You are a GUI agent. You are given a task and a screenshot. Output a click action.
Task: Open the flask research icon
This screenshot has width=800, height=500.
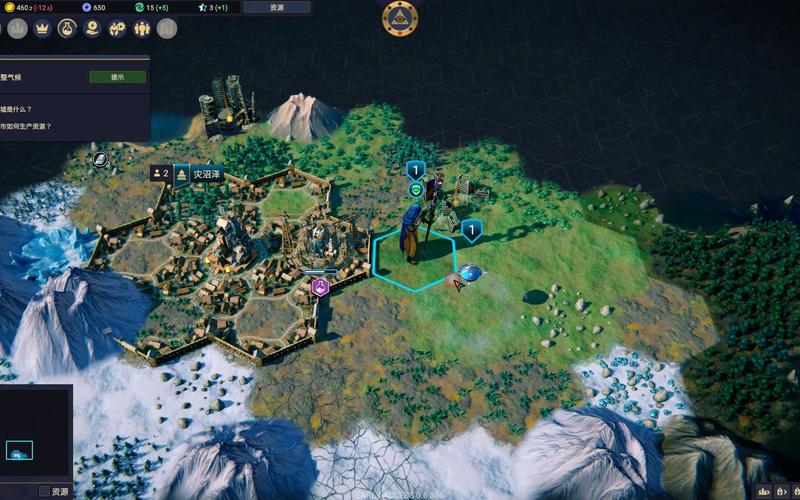(x=68, y=28)
